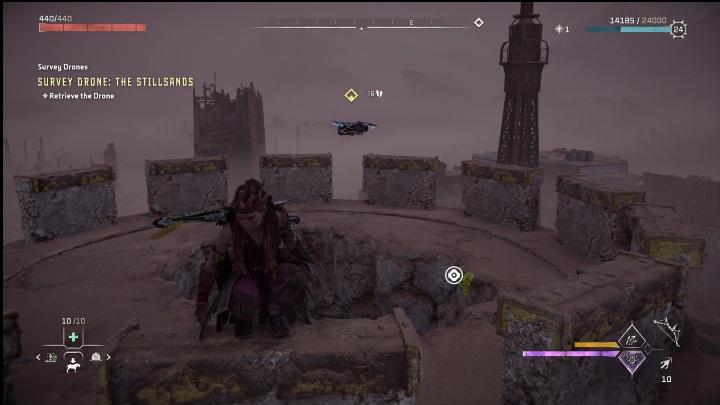Viewport: 720px width, 405px height.
Task: Open the Survey Drone: The Stillsands quest tracker
Action: tap(116, 82)
